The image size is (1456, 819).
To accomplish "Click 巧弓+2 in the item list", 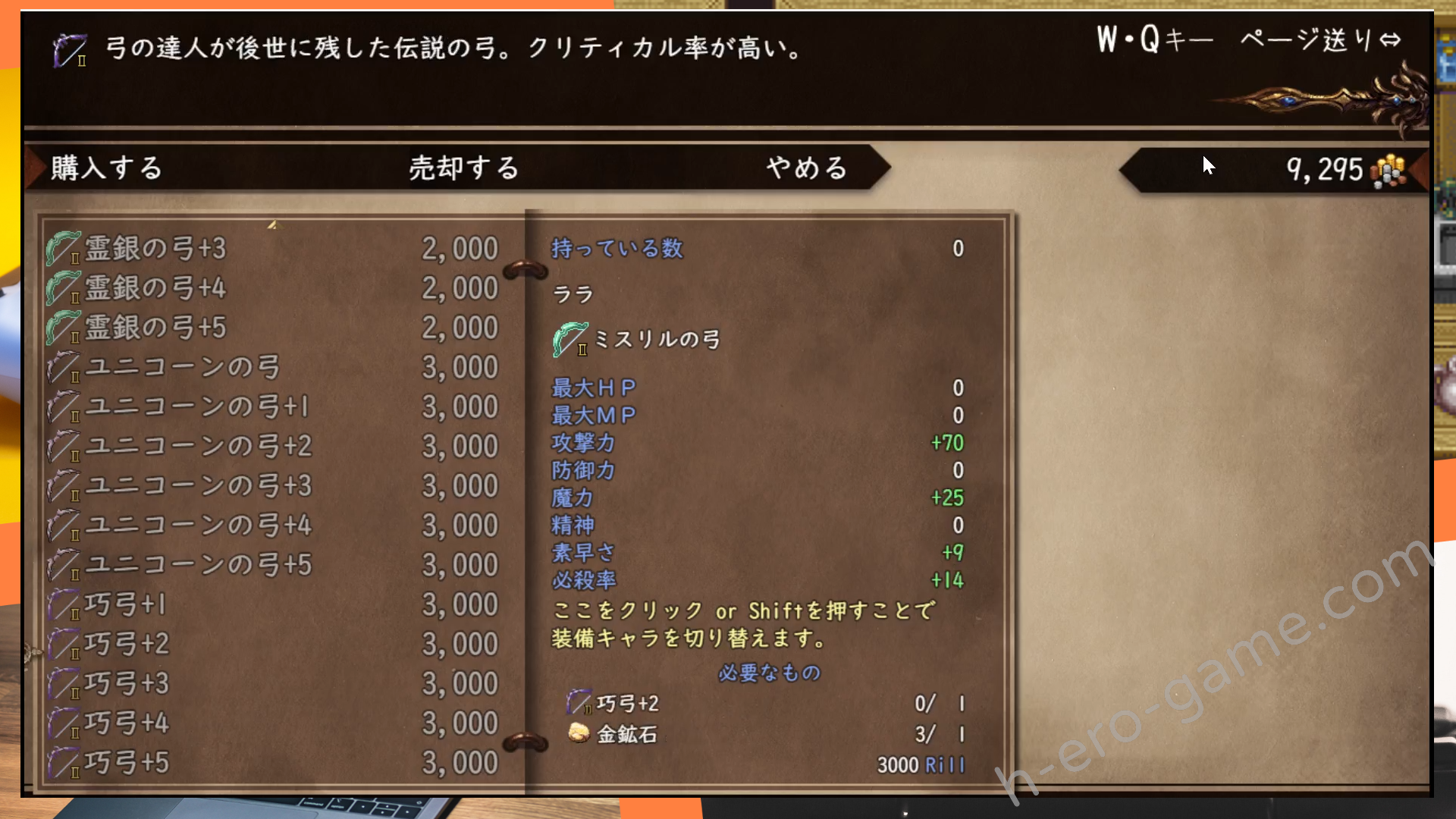I will pyautogui.click(x=271, y=644).
